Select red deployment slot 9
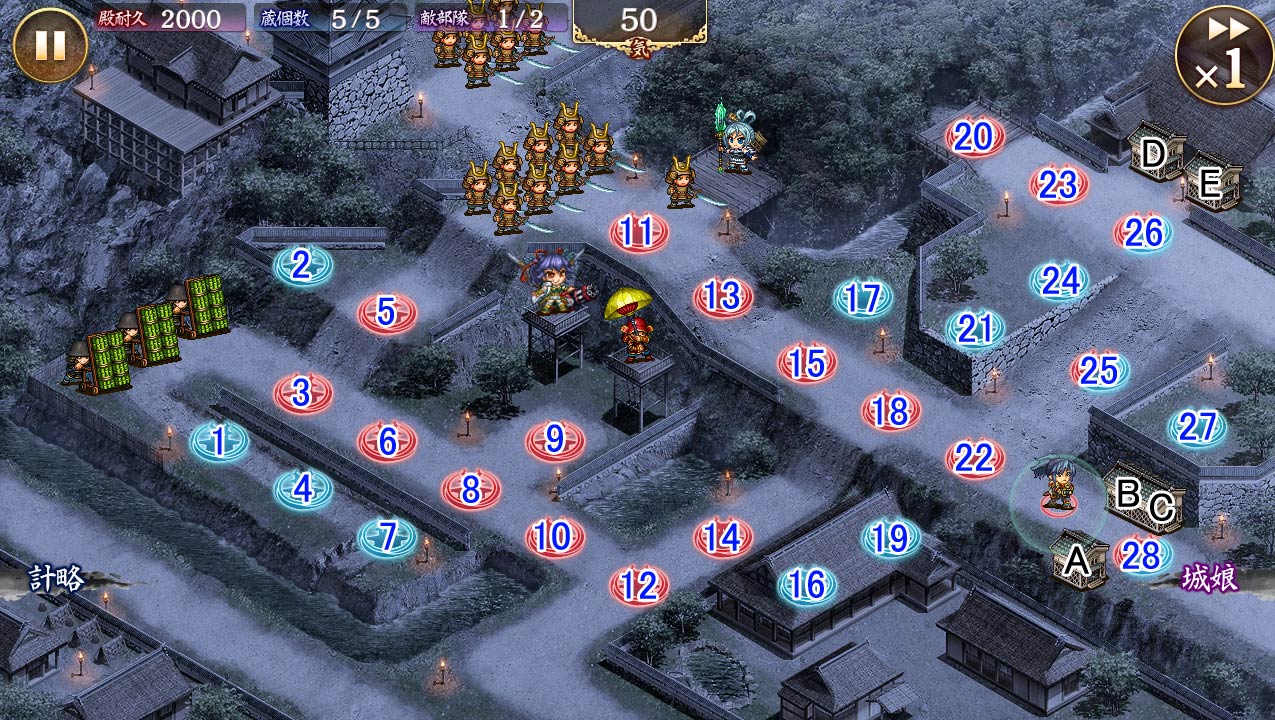The image size is (1275, 720). click(x=554, y=439)
